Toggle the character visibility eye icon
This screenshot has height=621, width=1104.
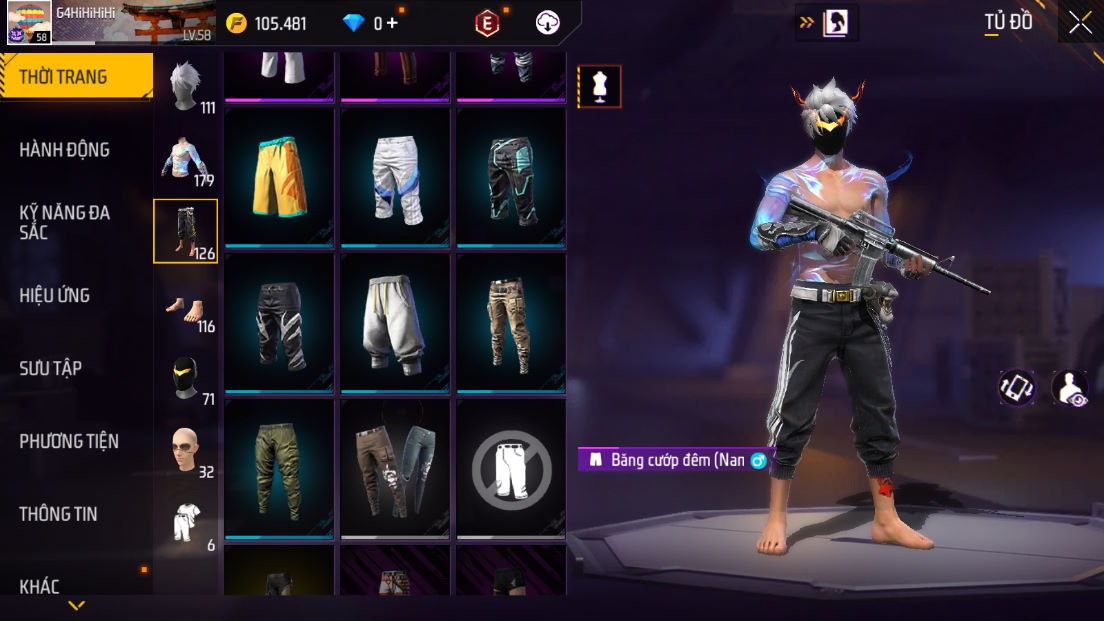tap(1069, 388)
